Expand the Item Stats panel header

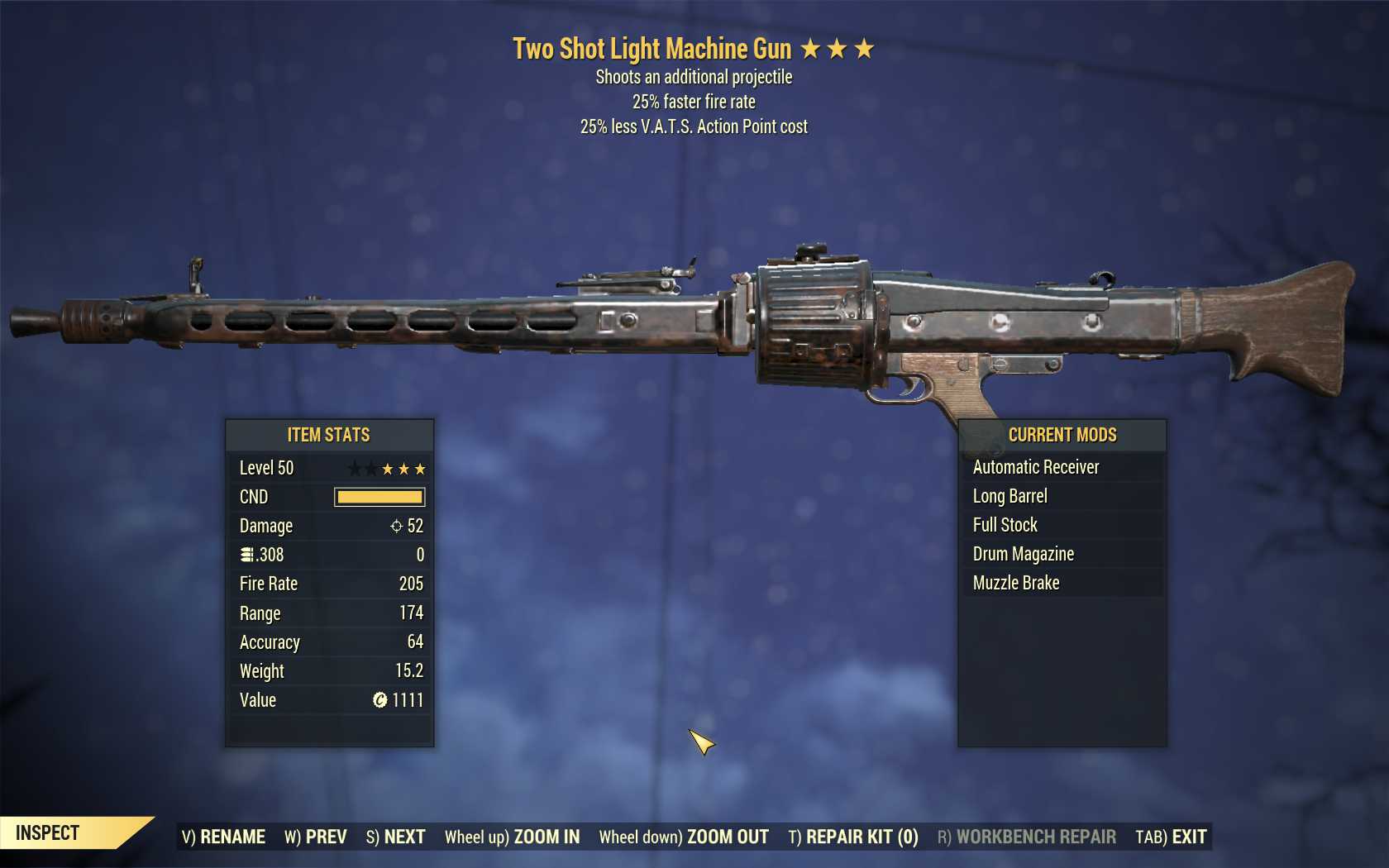[329, 435]
